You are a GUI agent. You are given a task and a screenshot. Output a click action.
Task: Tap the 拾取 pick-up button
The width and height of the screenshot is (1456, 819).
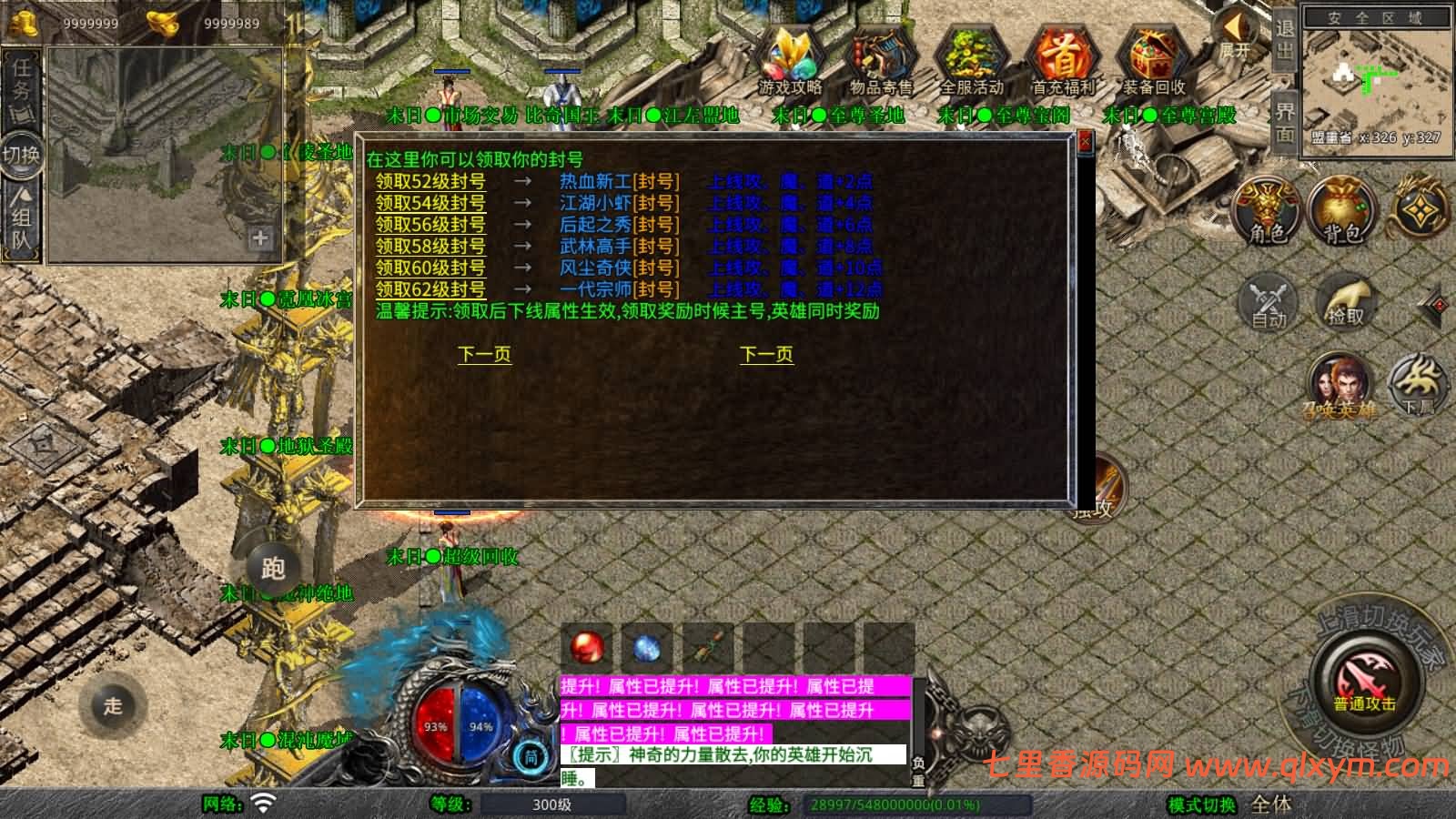(1345, 300)
